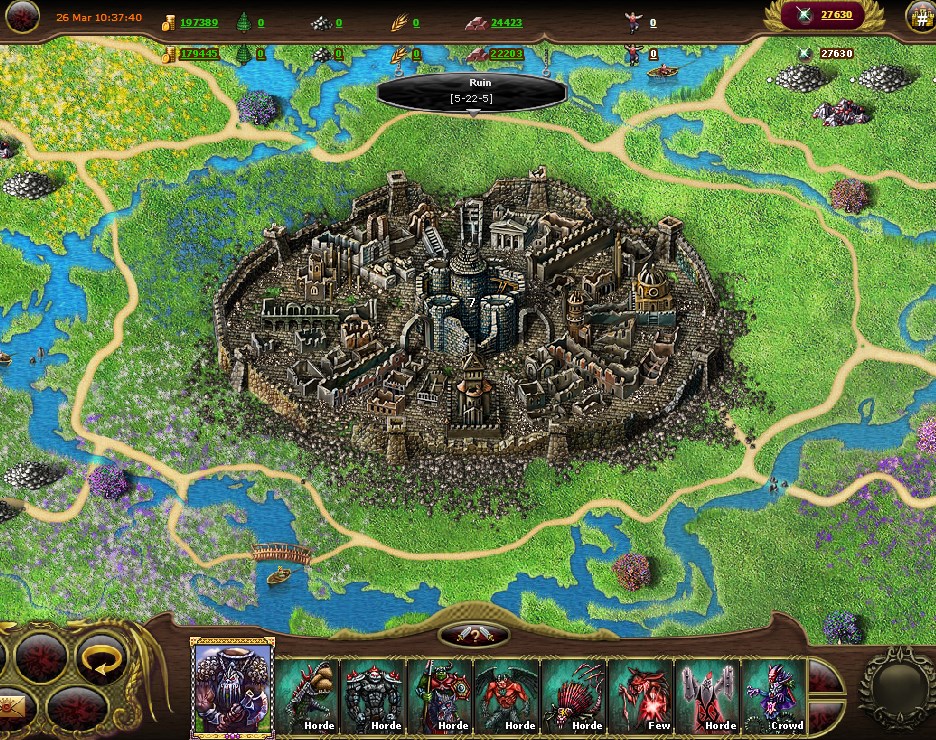The height and width of the screenshot is (740, 936).
Task: Open the question mark help button
Action: 474,635
